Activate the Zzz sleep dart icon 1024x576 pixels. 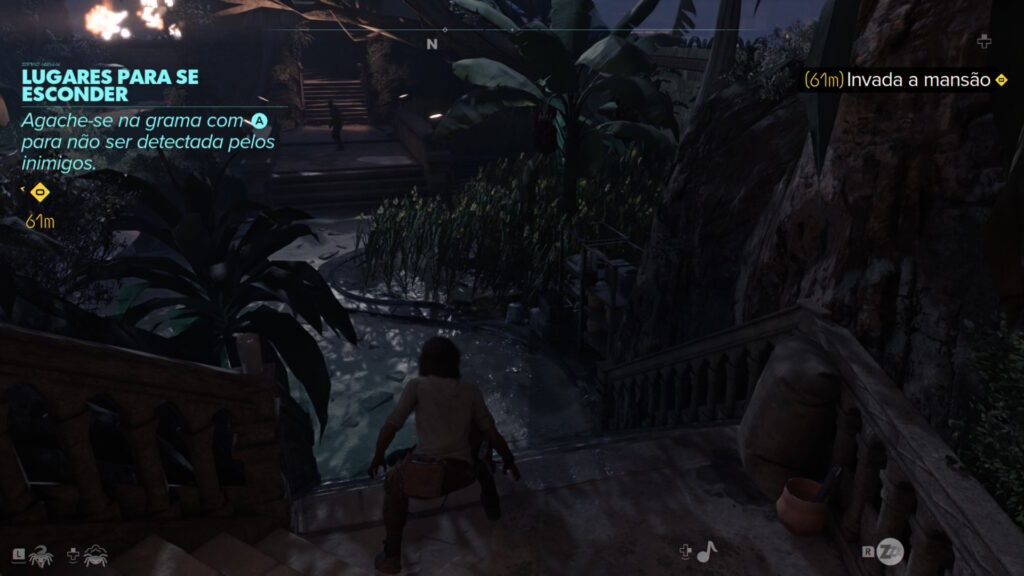891,551
